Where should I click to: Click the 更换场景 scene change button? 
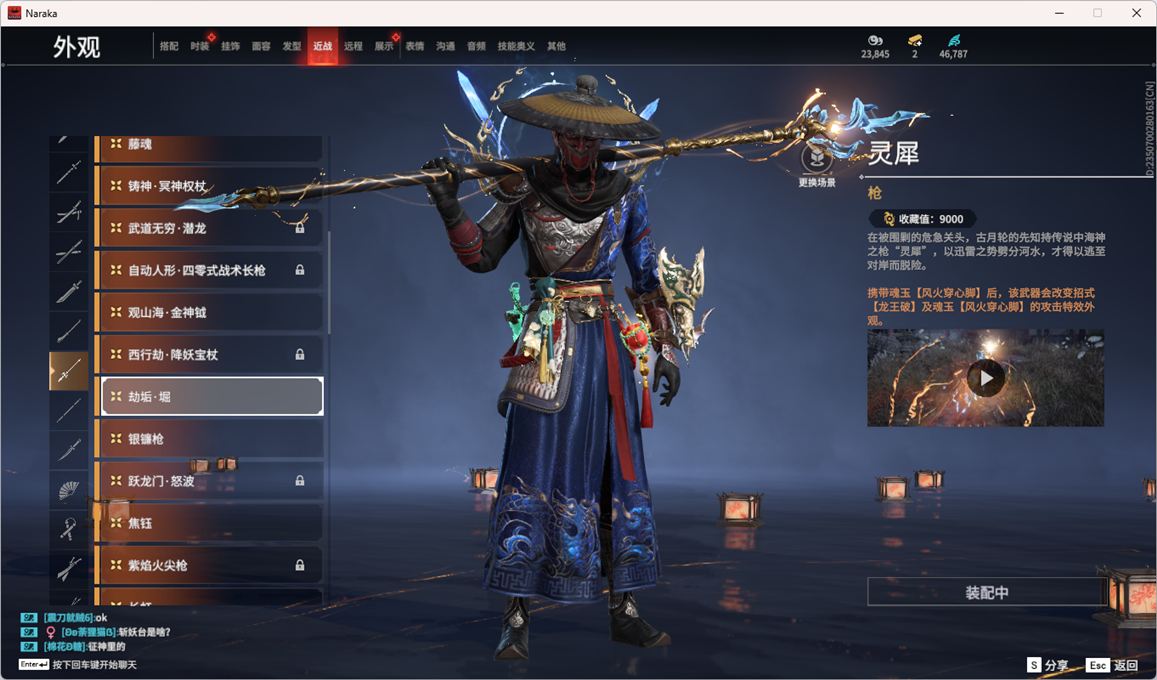pos(817,160)
